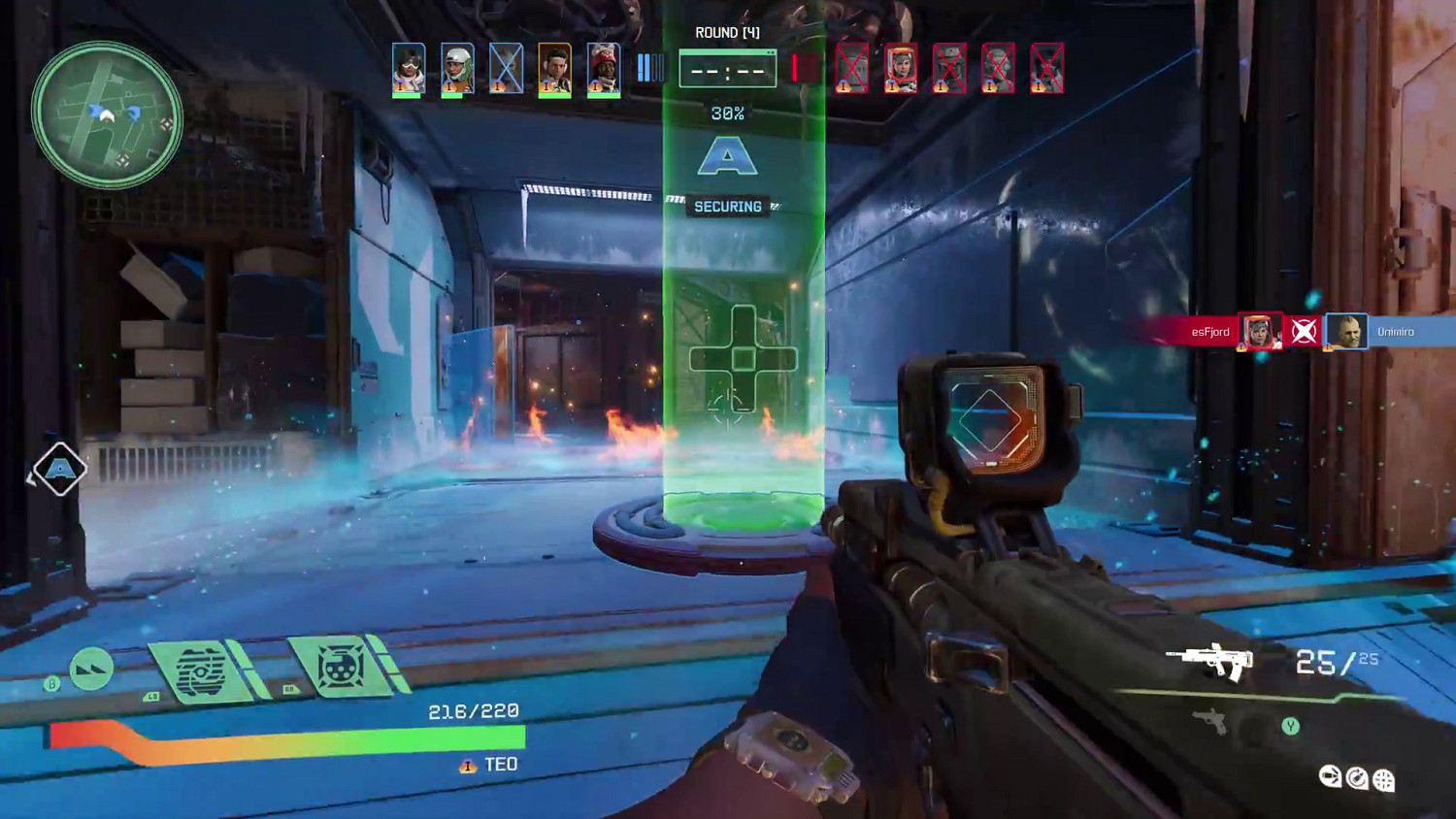
Task: Activate the double-arrow dash ability
Action: point(91,669)
